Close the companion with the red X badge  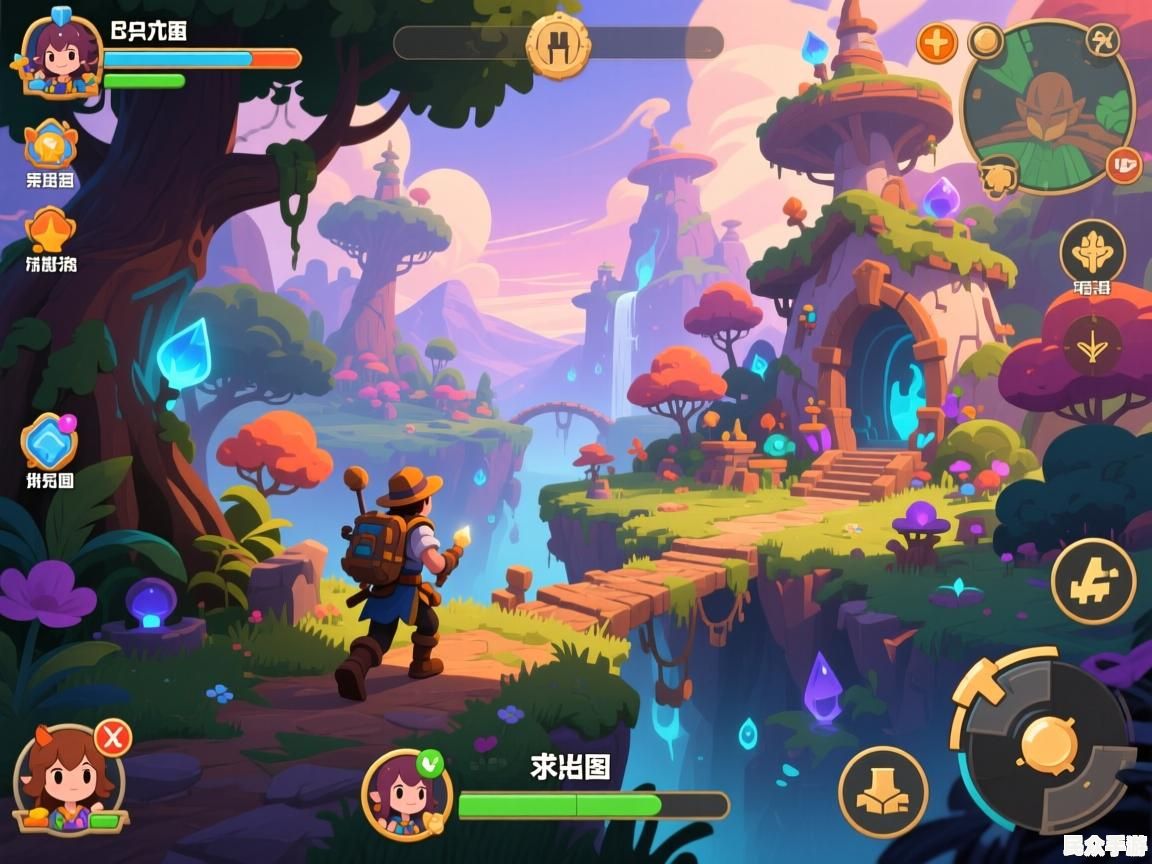click(x=113, y=738)
